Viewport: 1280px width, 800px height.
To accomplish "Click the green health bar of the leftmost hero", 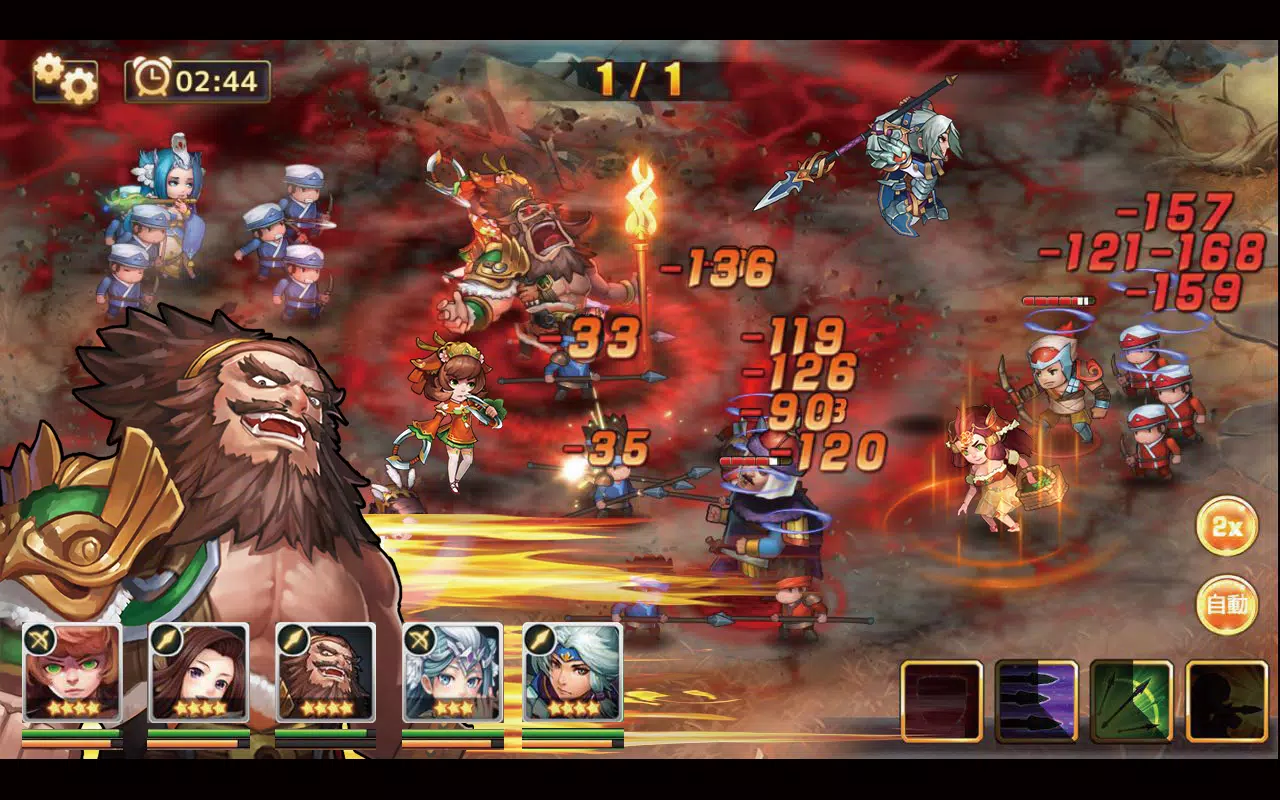I will point(73,735).
